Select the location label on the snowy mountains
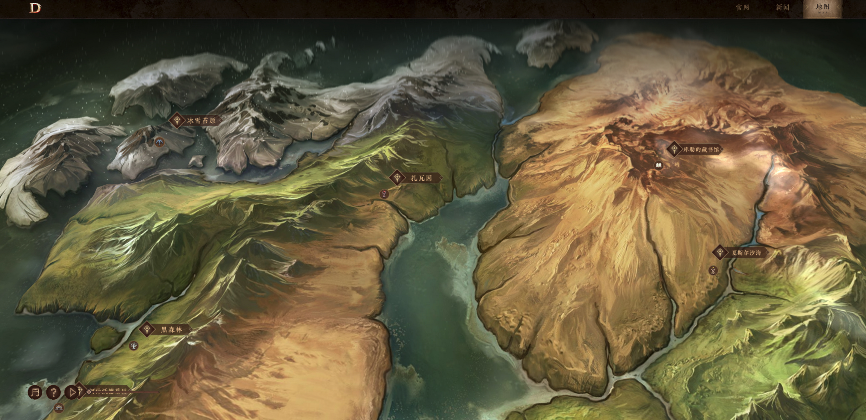 coord(194,120)
